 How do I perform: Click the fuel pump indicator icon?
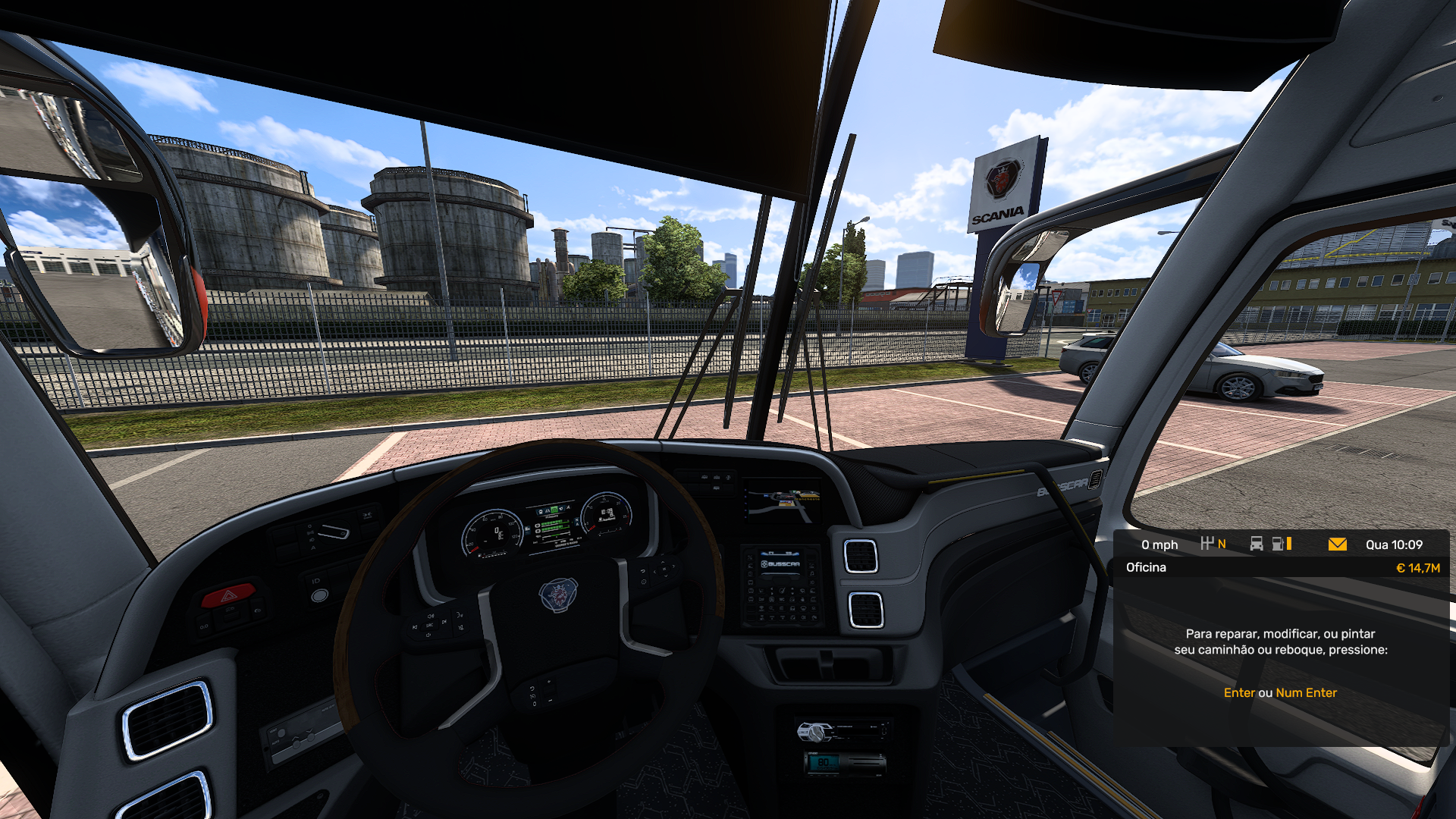click(x=1279, y=544)
